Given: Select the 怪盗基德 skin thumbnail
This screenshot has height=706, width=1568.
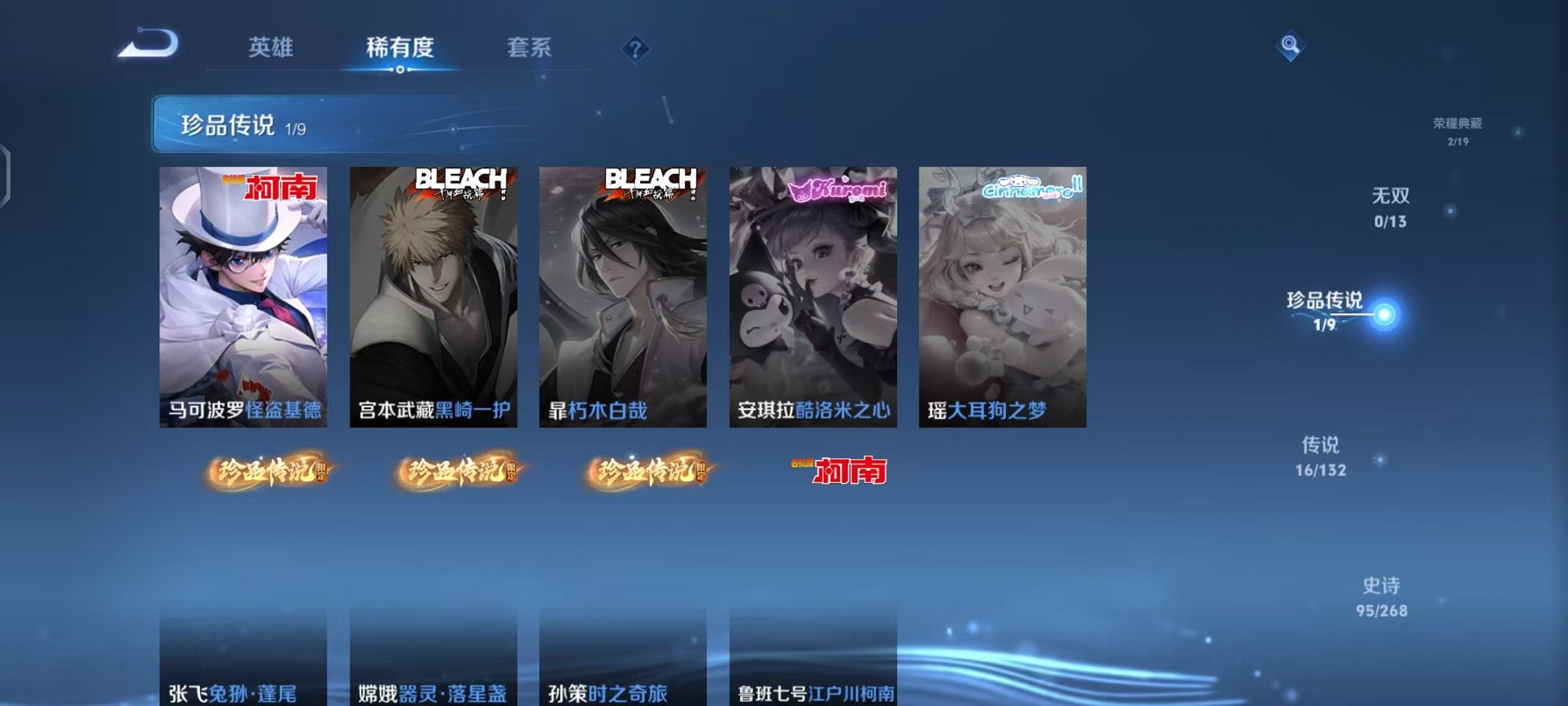Looking at the screenshot, I should click(246, 292).
